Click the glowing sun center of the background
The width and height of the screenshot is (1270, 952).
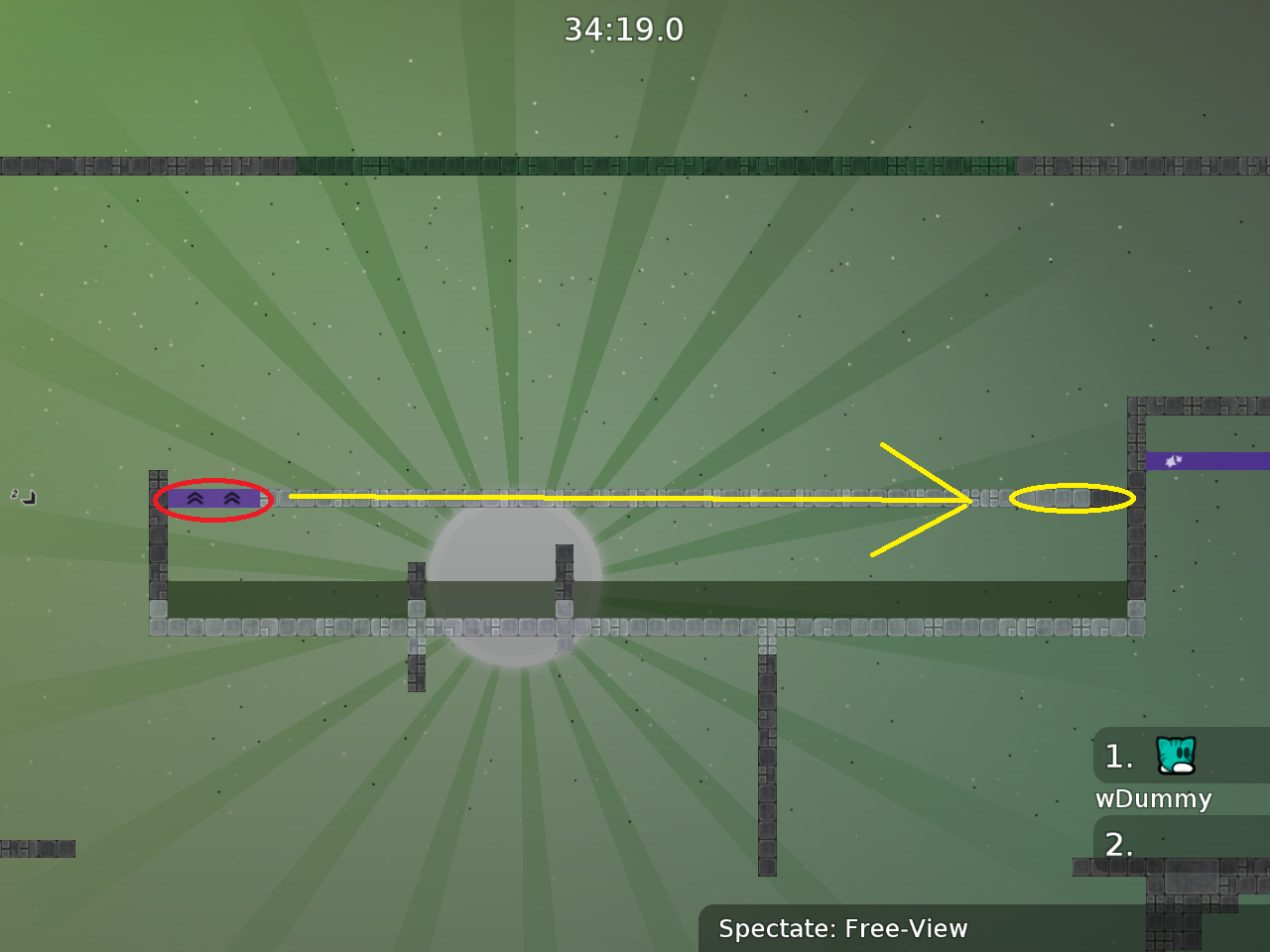tap(513, 585)
